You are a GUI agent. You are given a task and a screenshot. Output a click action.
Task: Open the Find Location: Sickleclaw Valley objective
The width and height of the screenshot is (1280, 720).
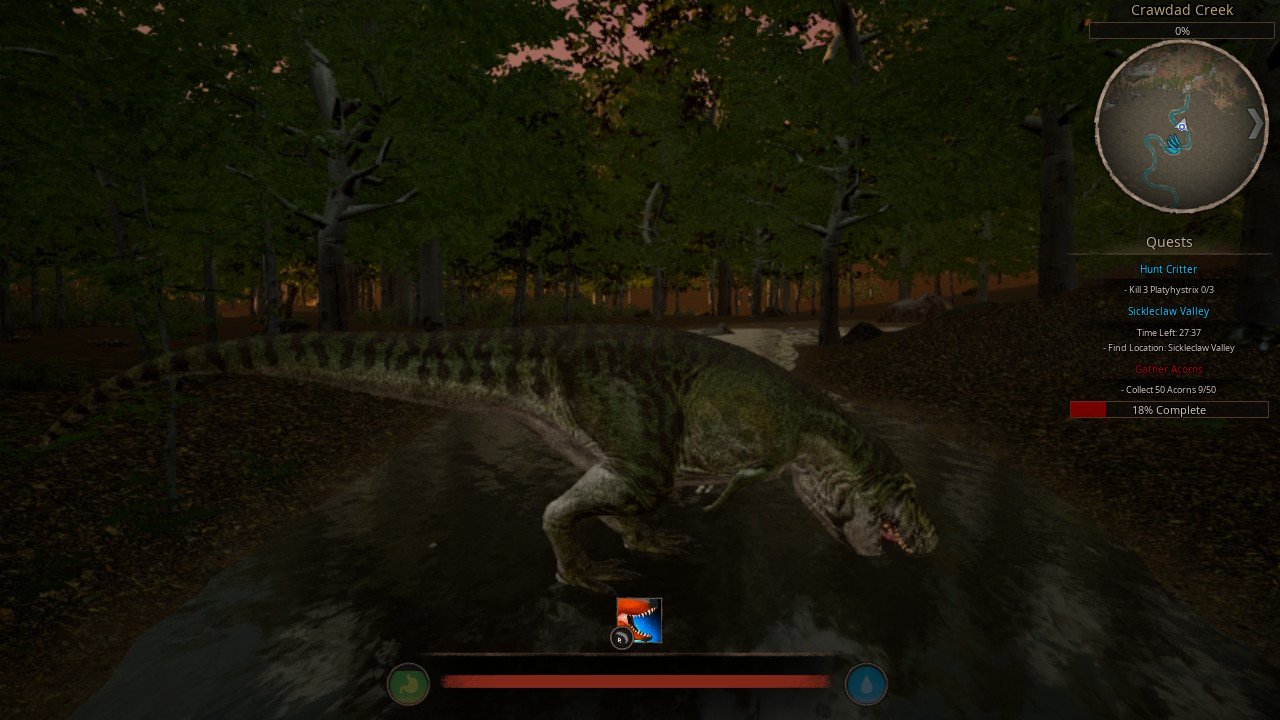[1168, 347]
